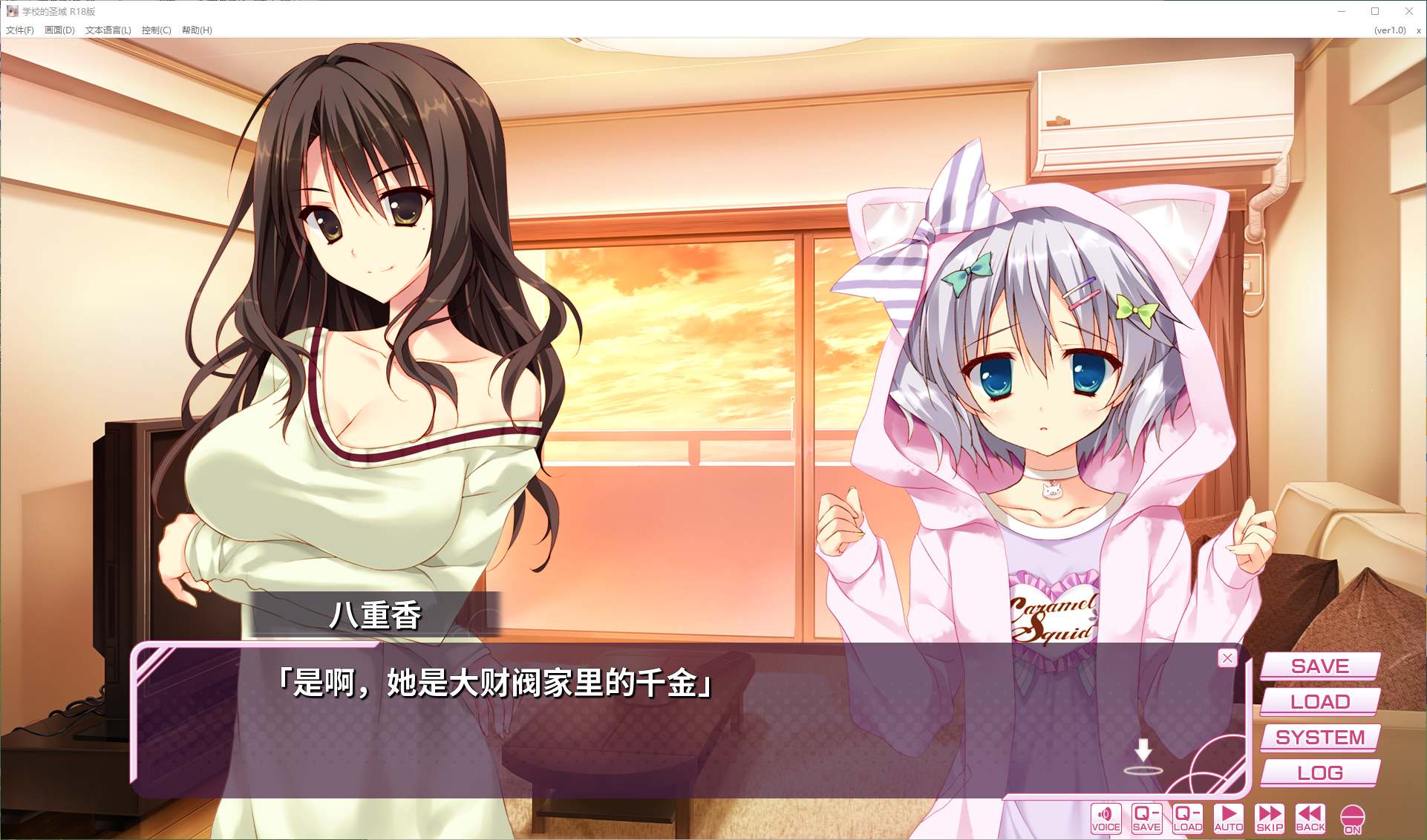The width and height of the screenshot is (1427, 840).
Task: Minimize the game window
Action: (1342, 11)
